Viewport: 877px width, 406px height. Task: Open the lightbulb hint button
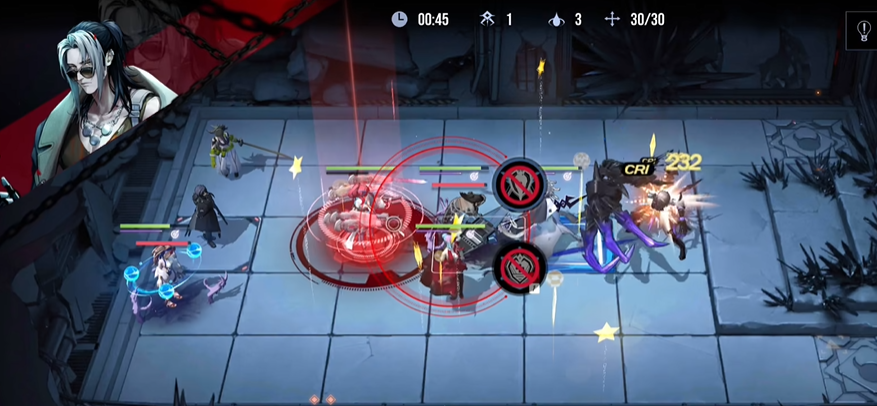point(863,29)
